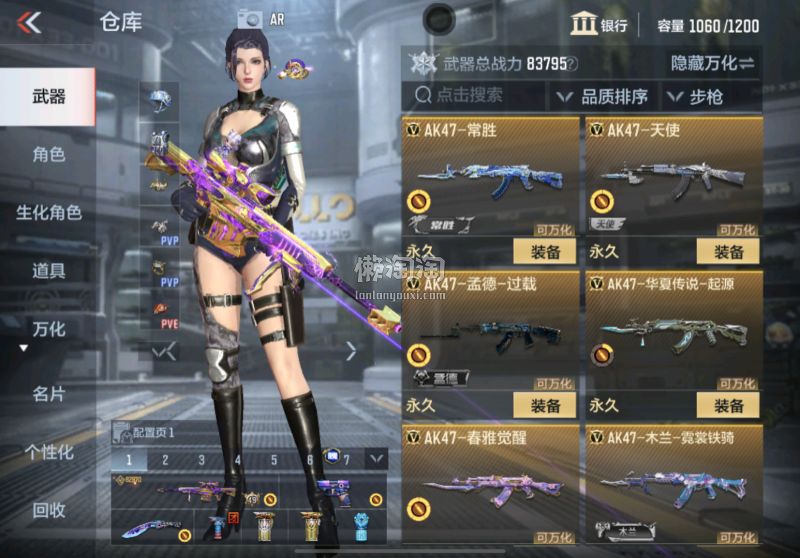The height and width of the screenshot is (558, 800).
Task: Equip the AK47-天使 weapon
Action: point(728,251)
